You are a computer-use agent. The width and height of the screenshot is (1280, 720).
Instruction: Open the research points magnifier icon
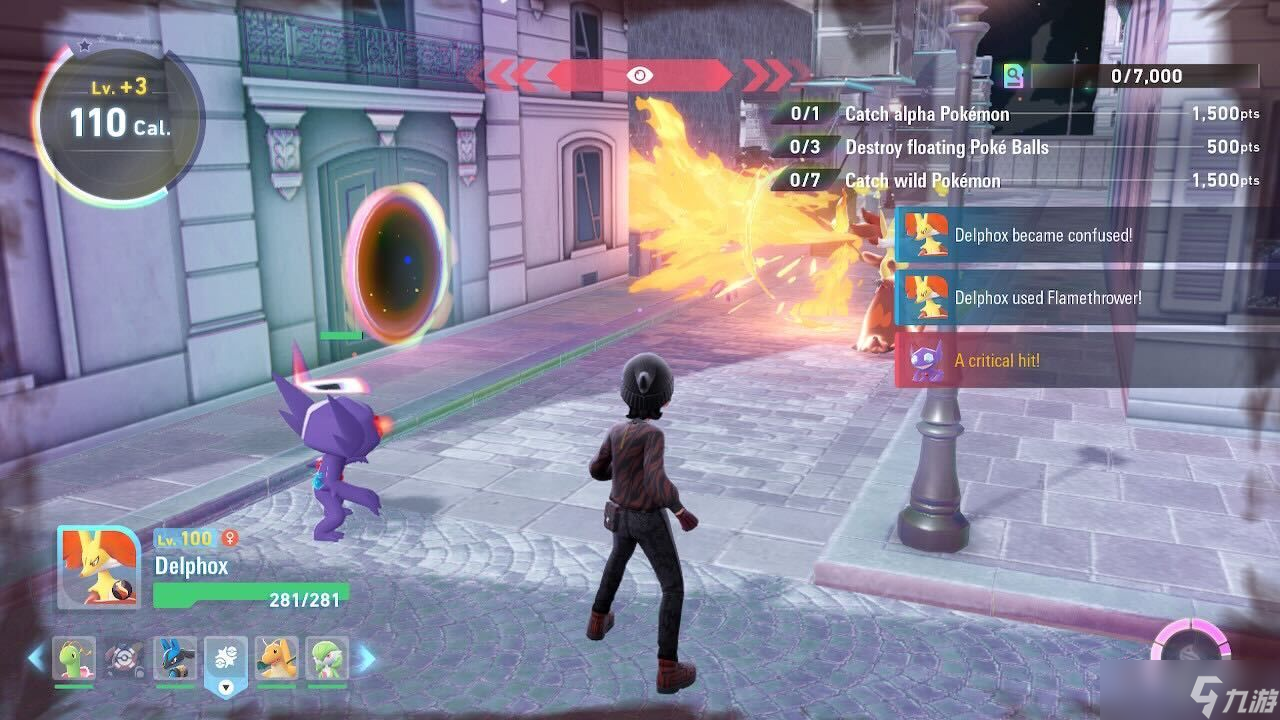pos(1014,77)
